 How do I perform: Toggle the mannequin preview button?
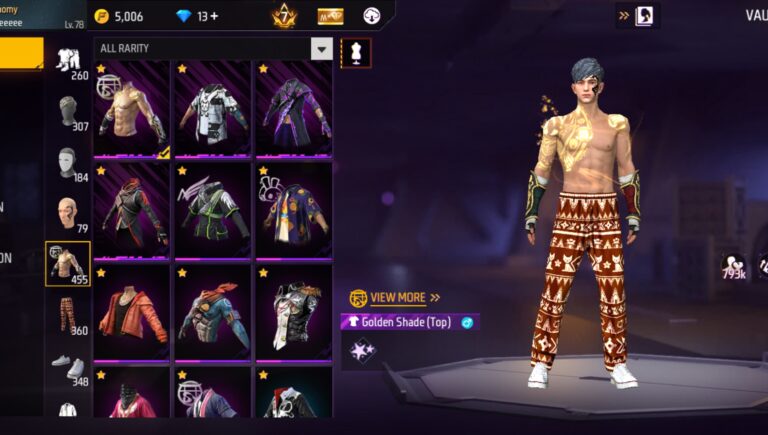click(x=355, y=52)
